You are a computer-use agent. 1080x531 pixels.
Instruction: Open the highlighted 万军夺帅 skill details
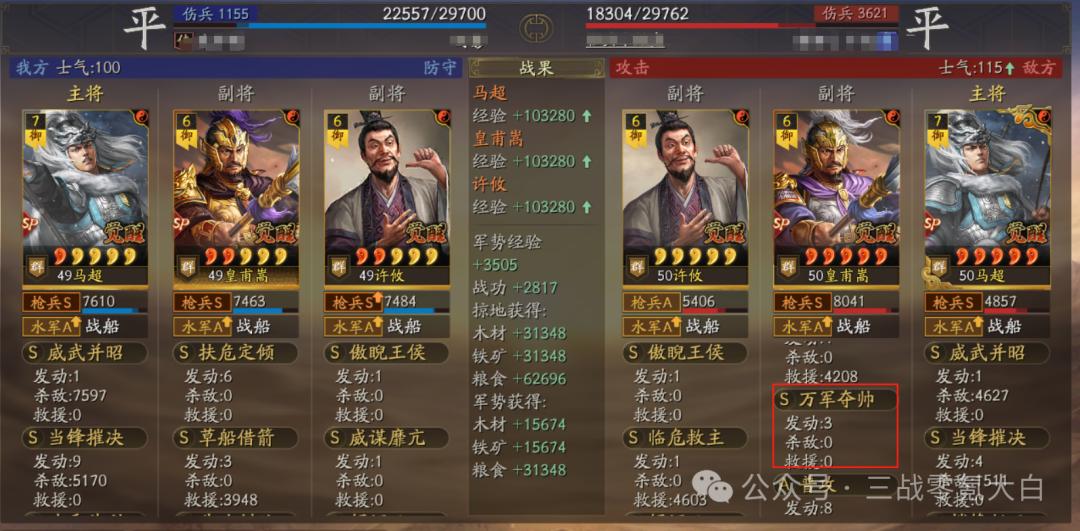coord(836,399)
